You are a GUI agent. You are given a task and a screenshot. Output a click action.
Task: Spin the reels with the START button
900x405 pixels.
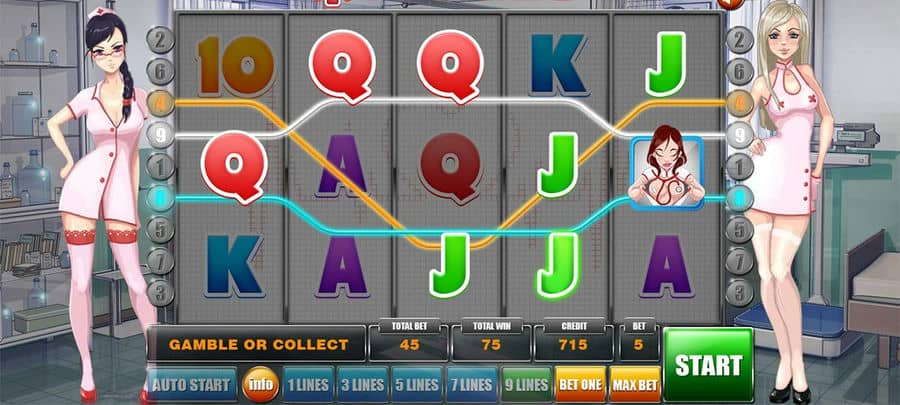click(x=708, y=364)
